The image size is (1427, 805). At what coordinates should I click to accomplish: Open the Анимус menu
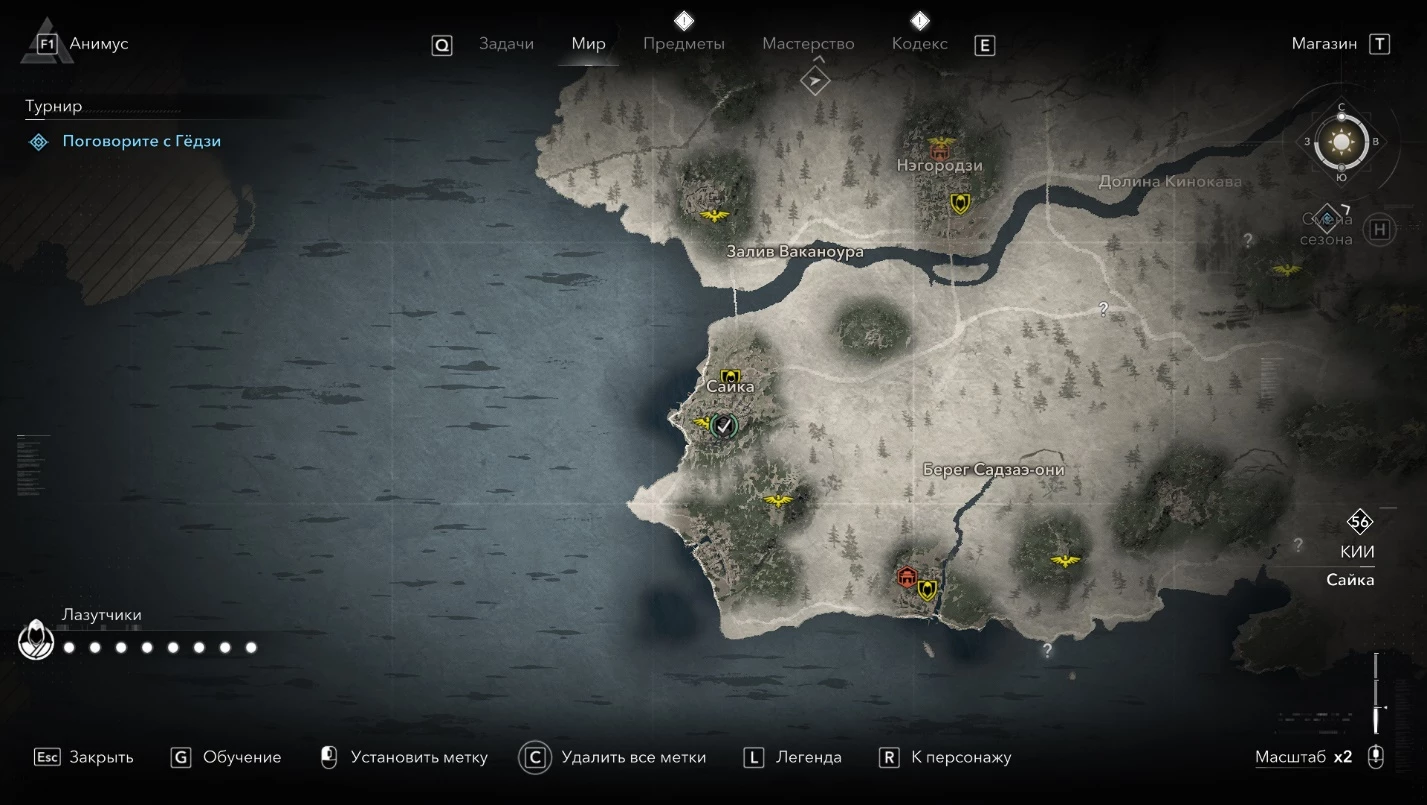[98, 44]
